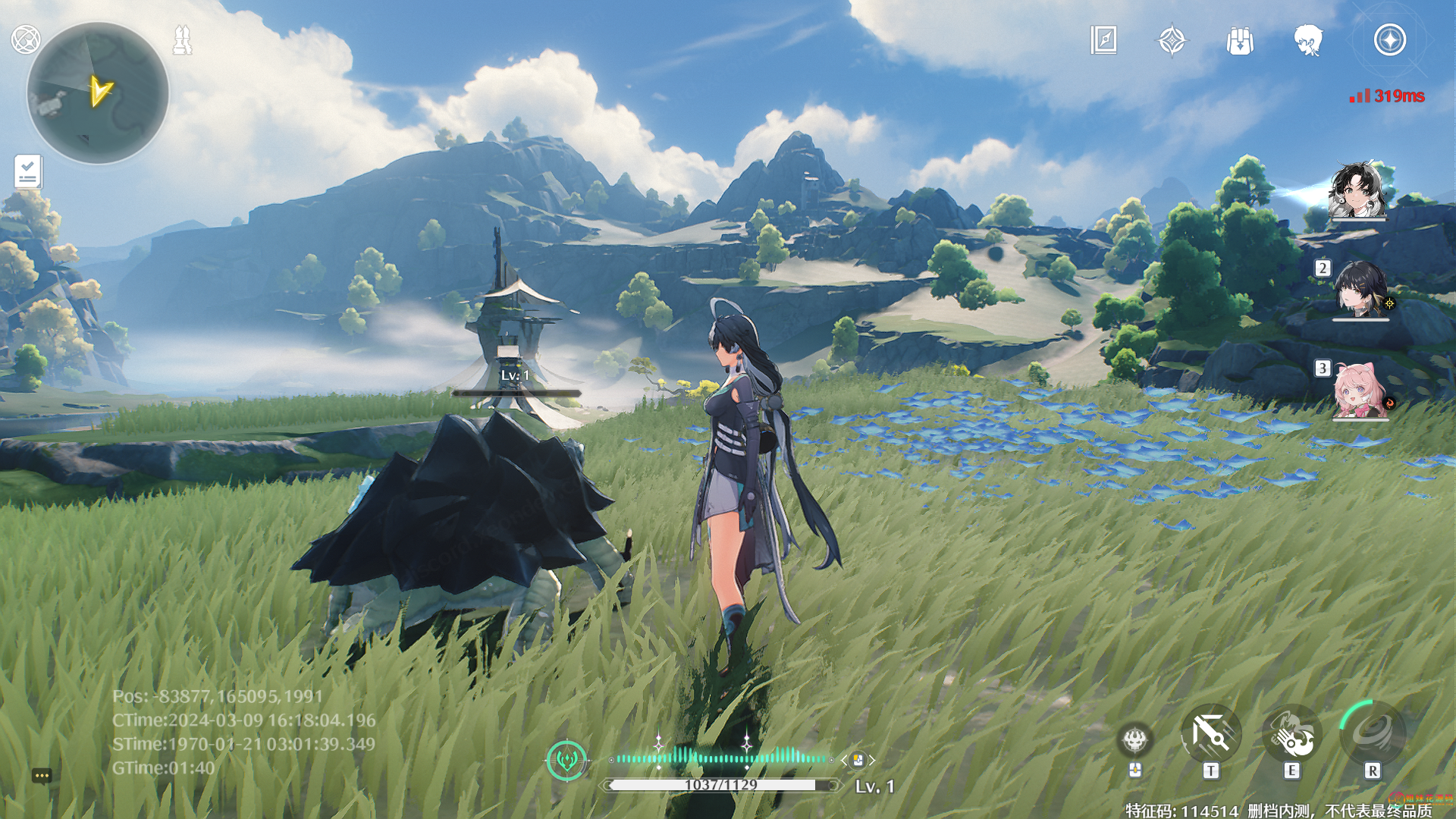The height and width of the screenshot is (819, 1456).
Task: Open the guidebook with compass icon
Action: click(x=1103, y=40)
